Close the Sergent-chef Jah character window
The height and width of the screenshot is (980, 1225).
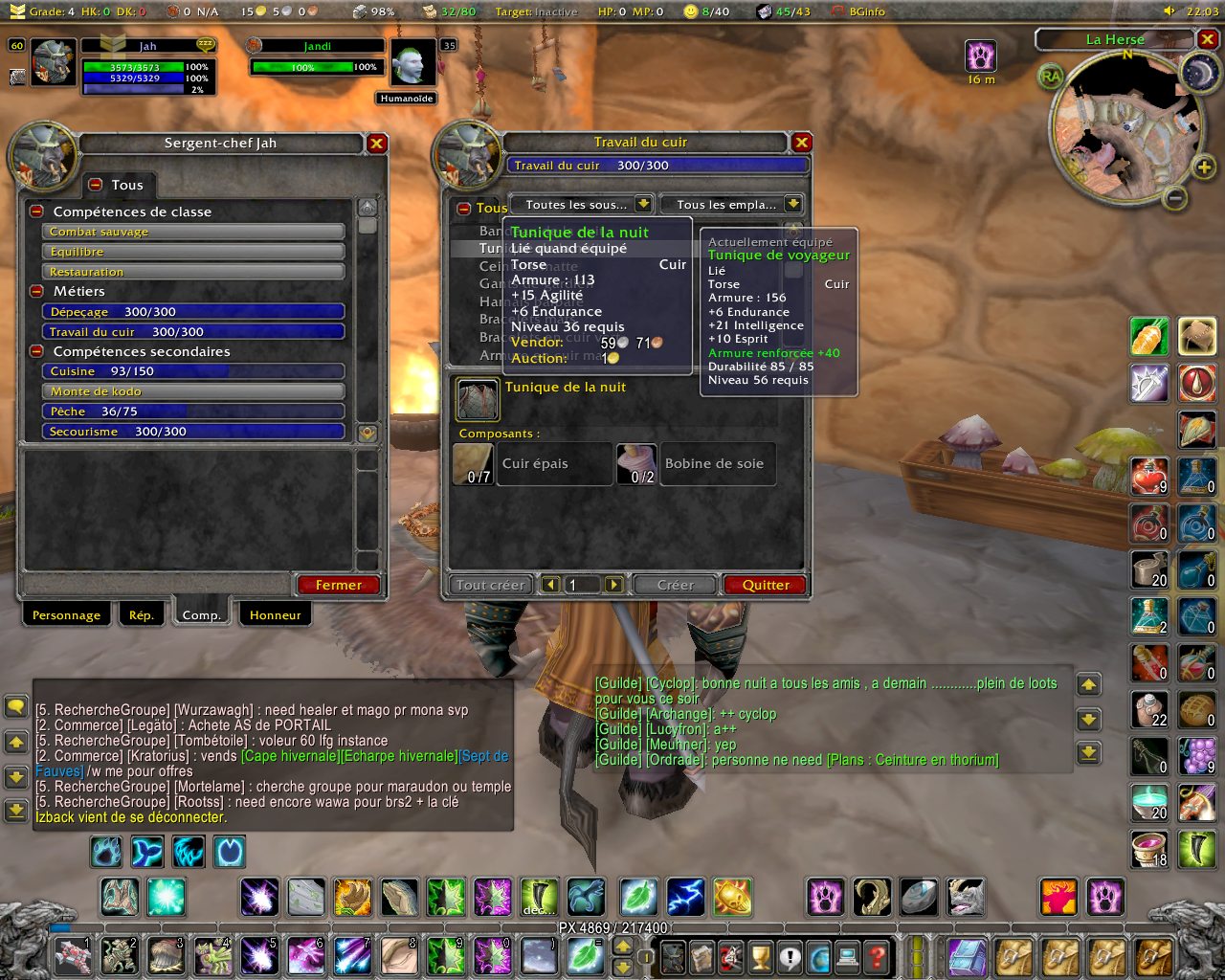(377, 144)
